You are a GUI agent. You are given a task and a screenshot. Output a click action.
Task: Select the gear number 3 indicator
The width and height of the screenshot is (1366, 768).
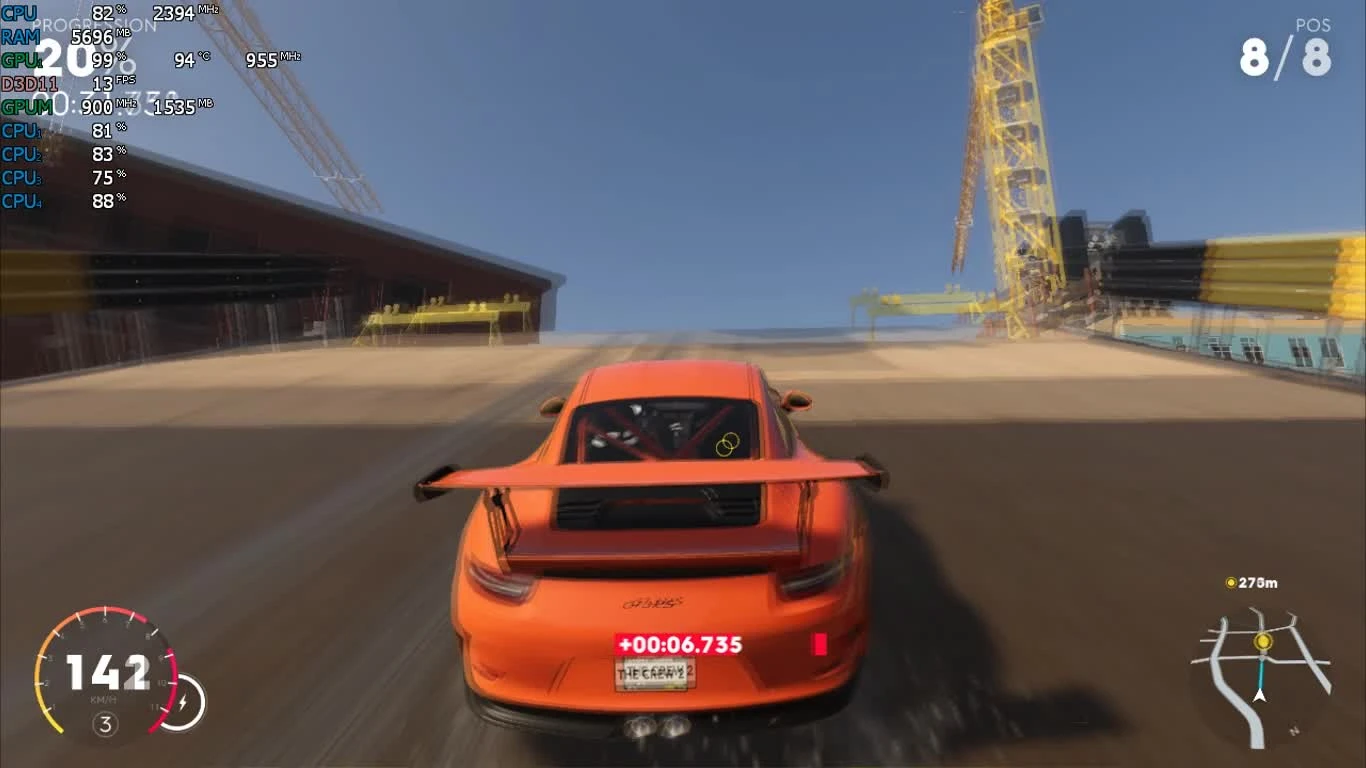pos(104,723)
